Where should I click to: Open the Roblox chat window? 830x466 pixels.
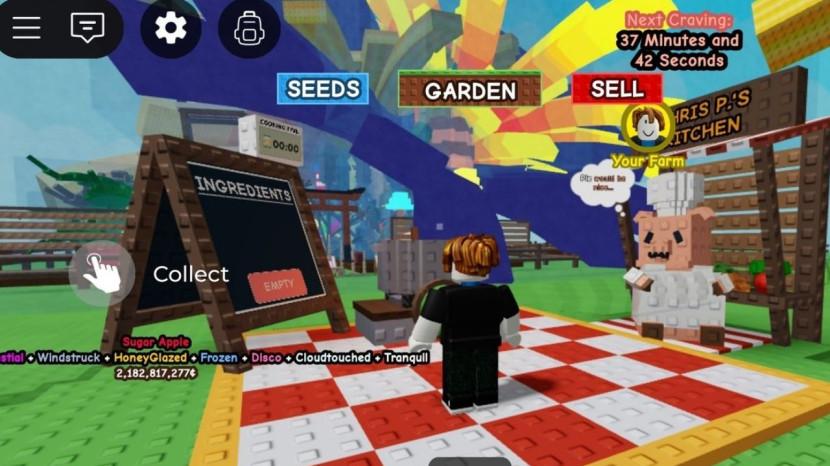(x=88, y=28)
